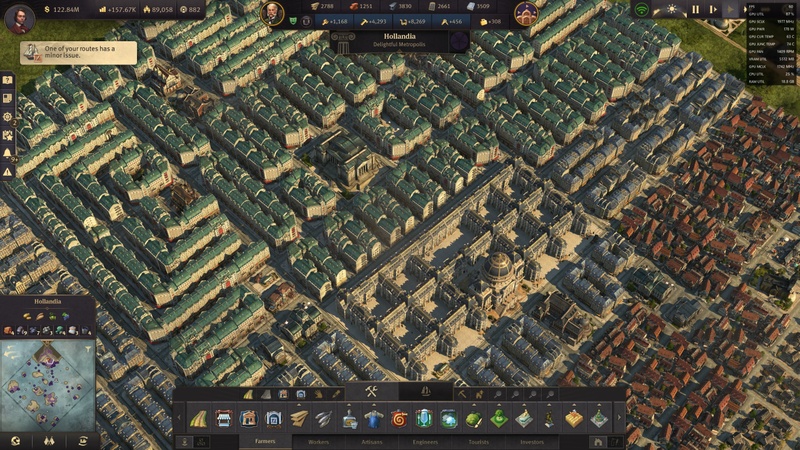Pause the game speed
This screenshot has height=450, width=800.
coord(696,10)
